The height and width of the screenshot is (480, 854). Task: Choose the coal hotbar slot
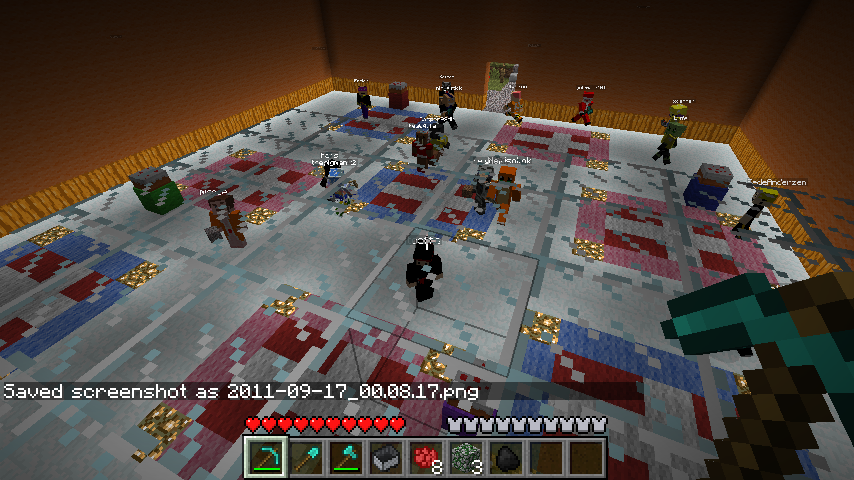coord(506,458)
